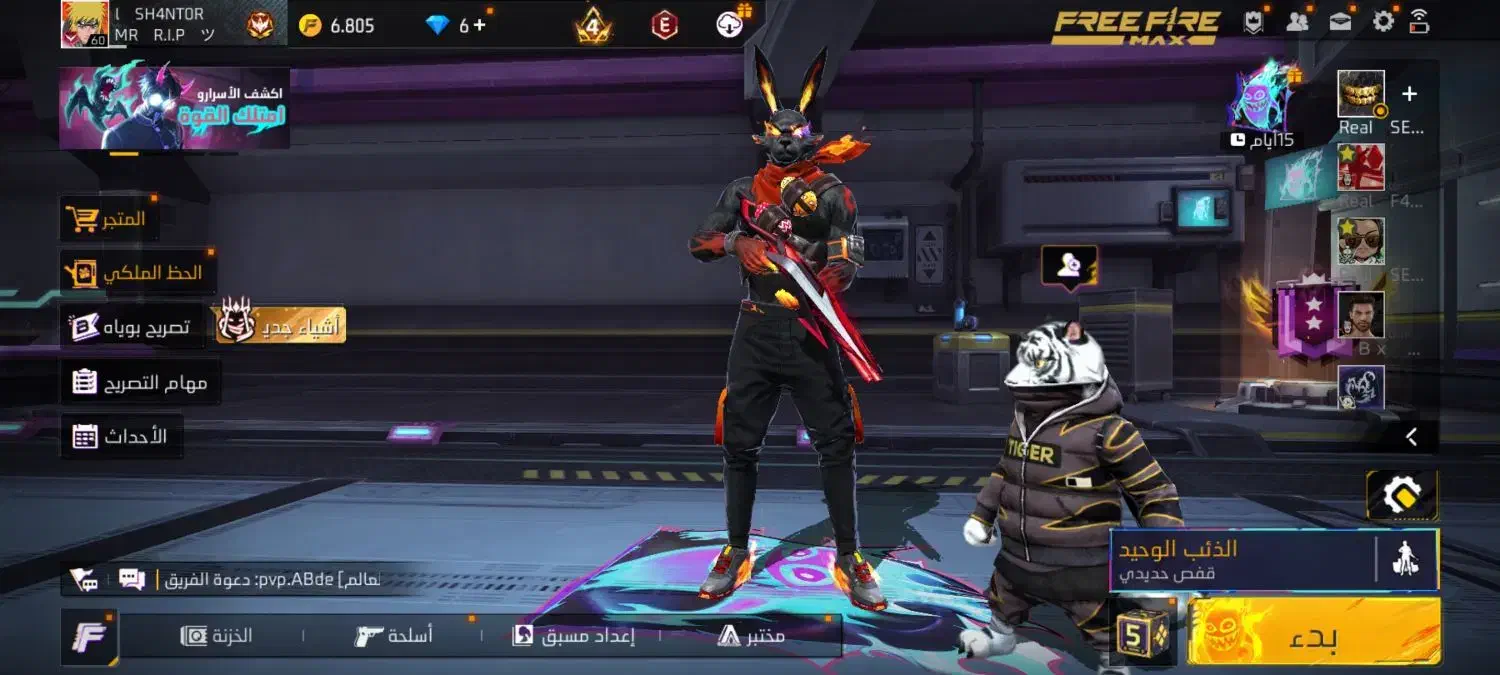
Task: Open the مهام التصريح pass missions
Action: 140,382
